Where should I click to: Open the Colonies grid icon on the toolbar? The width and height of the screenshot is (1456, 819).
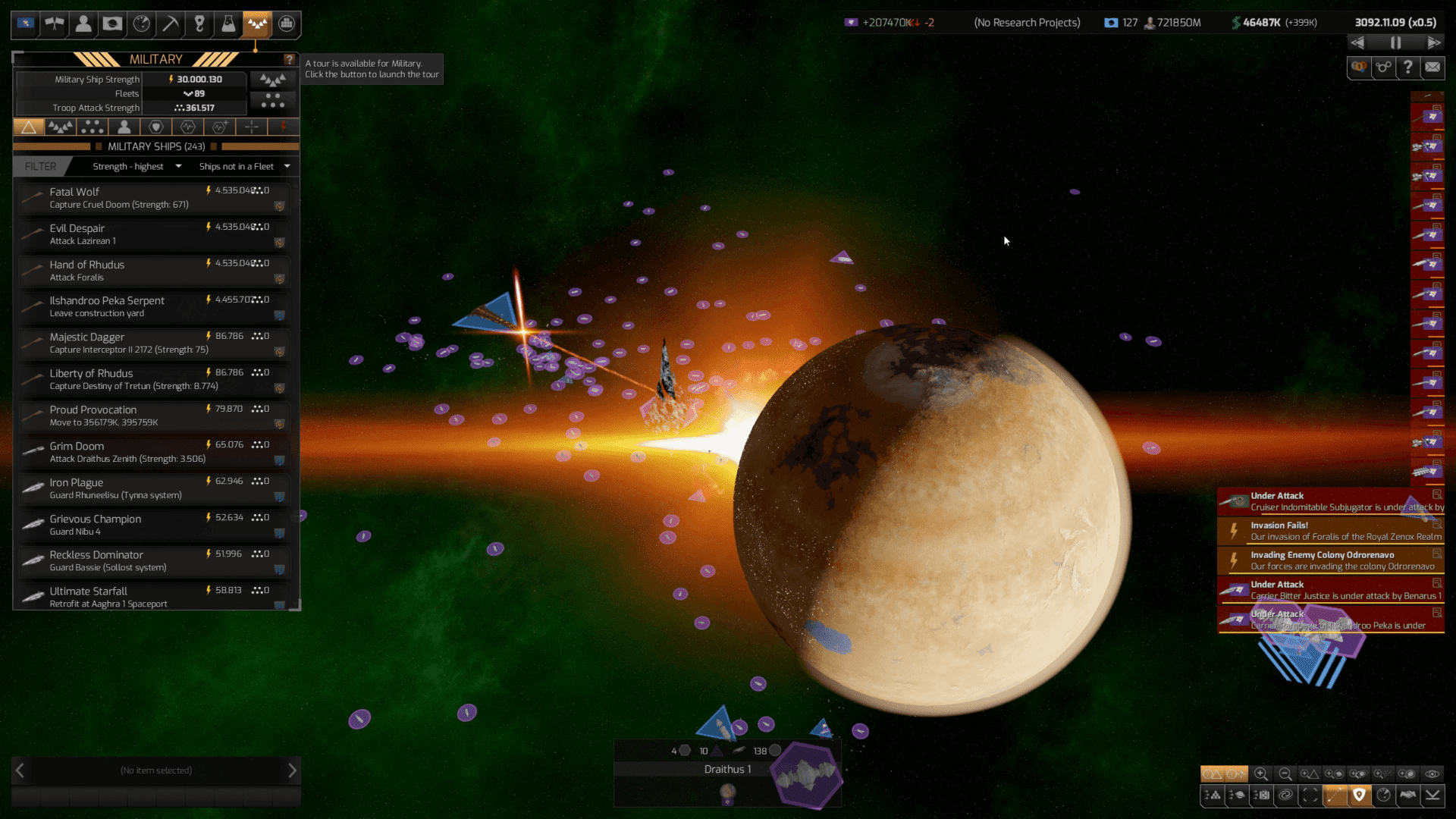[x=286, y=24]
